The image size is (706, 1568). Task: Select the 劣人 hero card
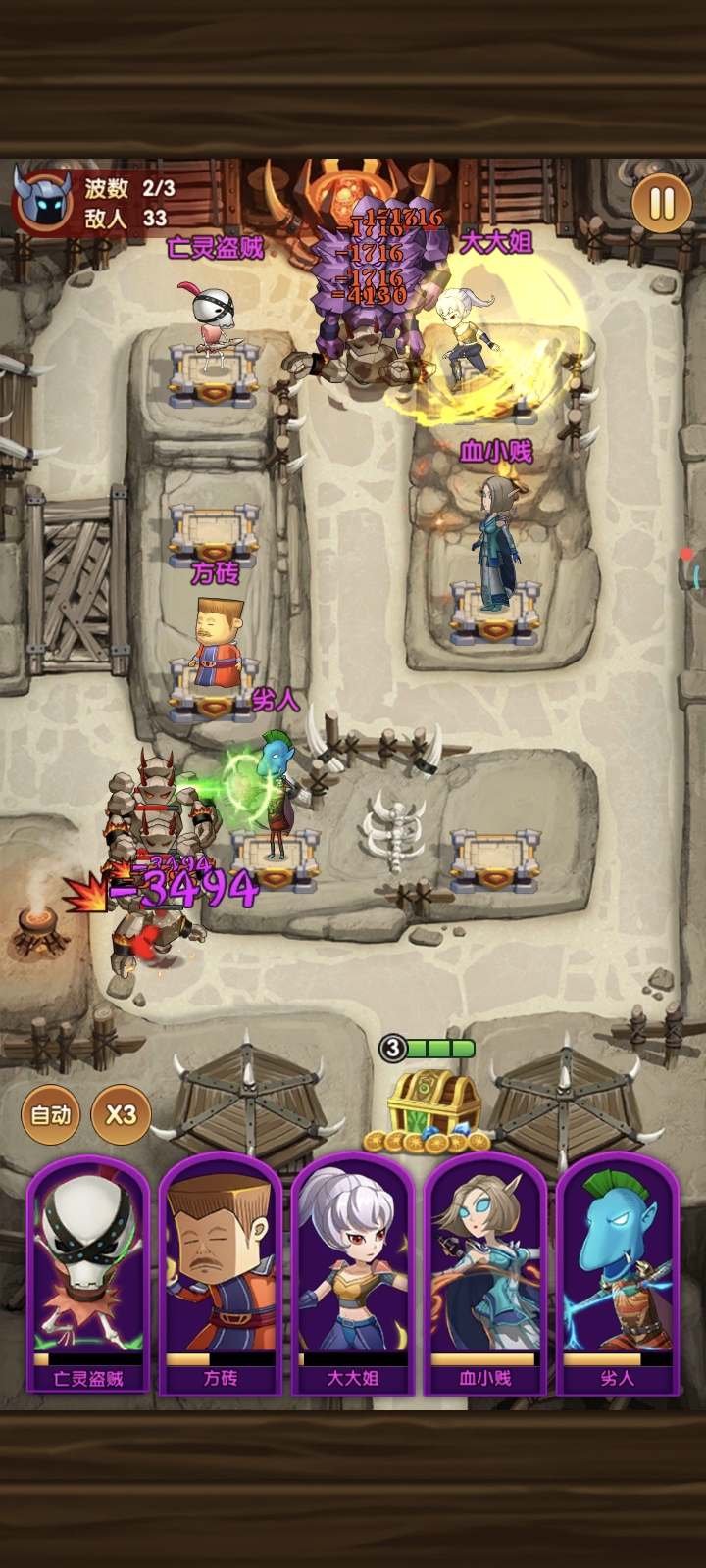click(x=618, y=1274)
